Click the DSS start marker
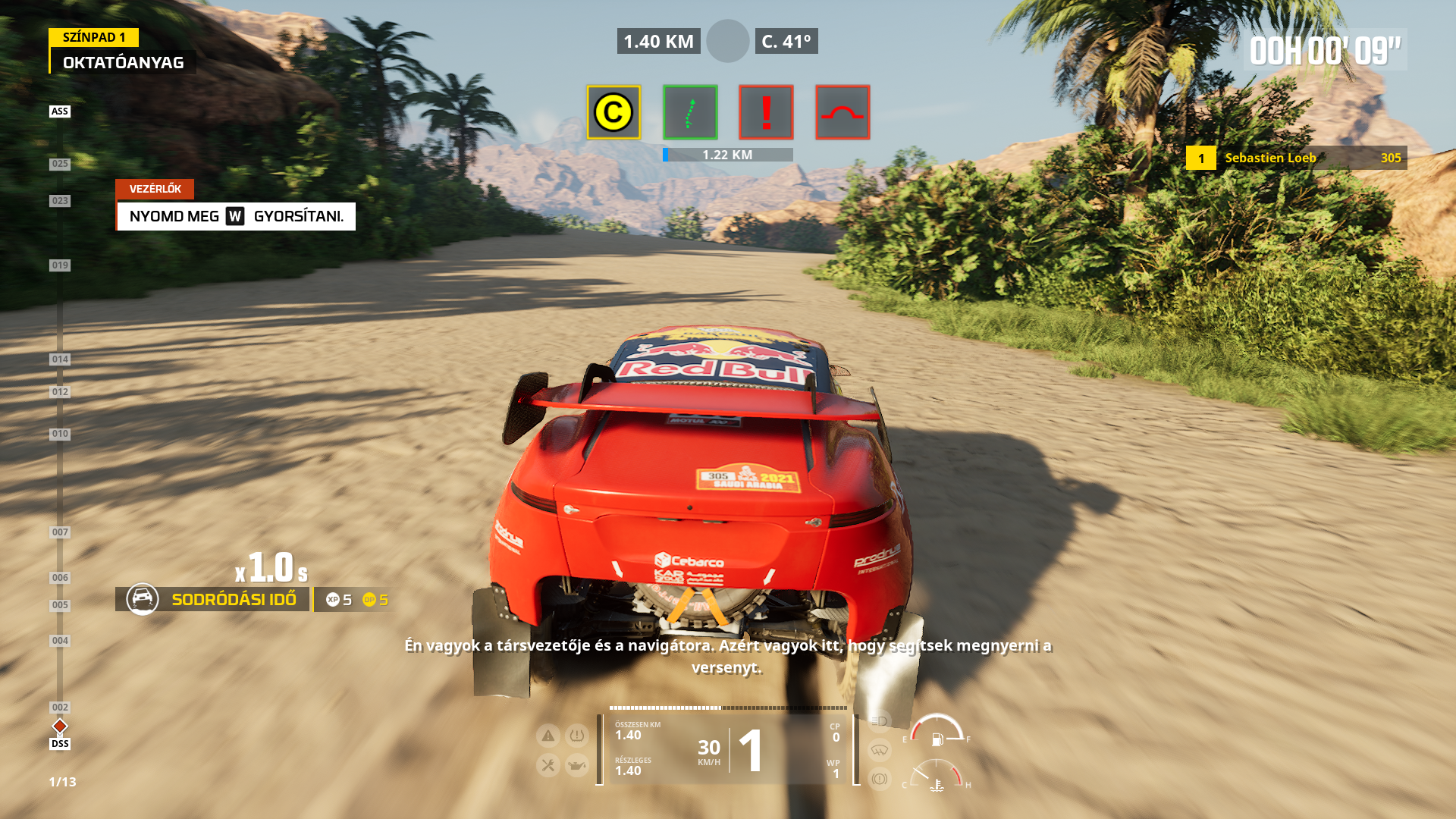The width and height of the screenshot is (1456, 819). click(x=60, y=743)
